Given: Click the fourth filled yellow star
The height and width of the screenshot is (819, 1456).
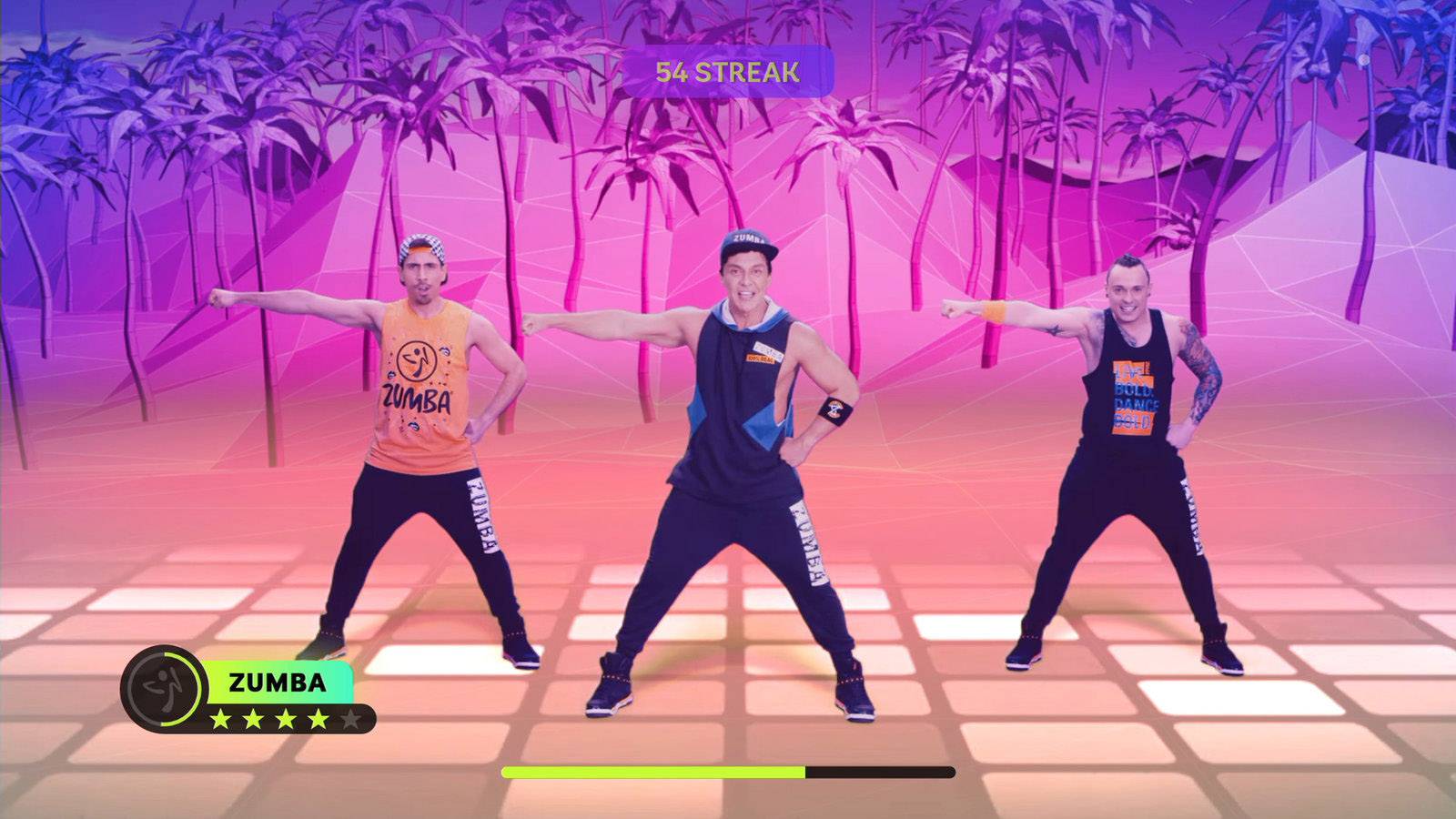Looking at the screenshot, I should (x=318, y=718).
